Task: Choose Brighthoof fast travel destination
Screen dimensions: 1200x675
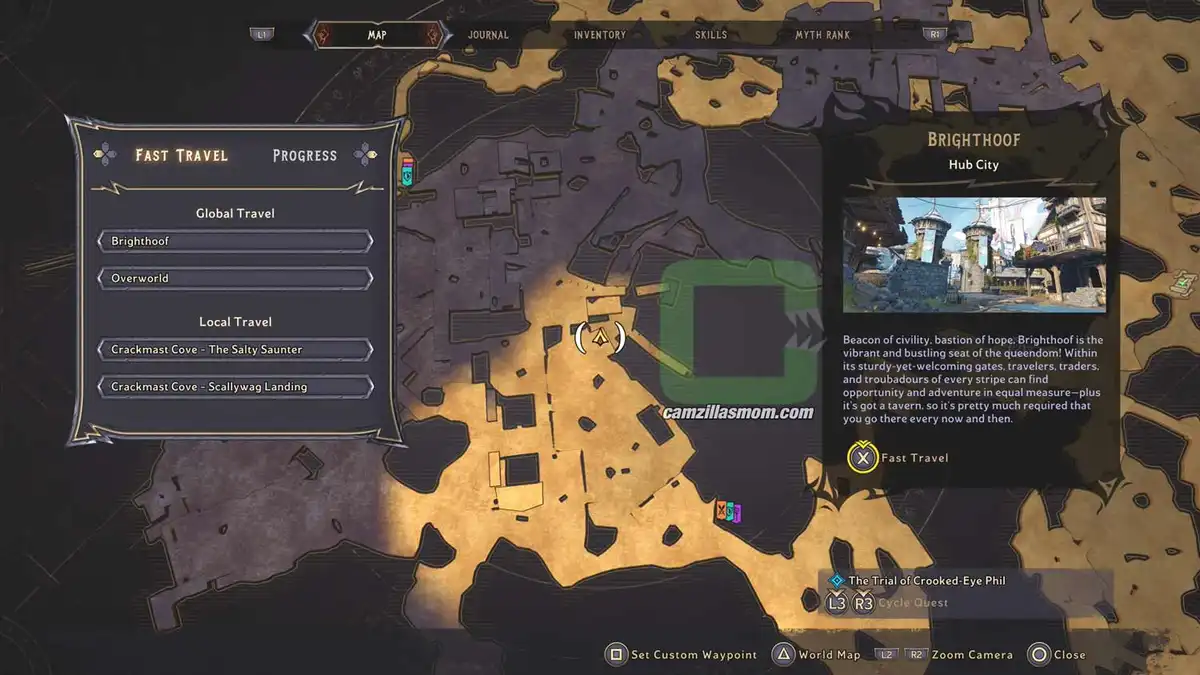Action: (236, 241)
